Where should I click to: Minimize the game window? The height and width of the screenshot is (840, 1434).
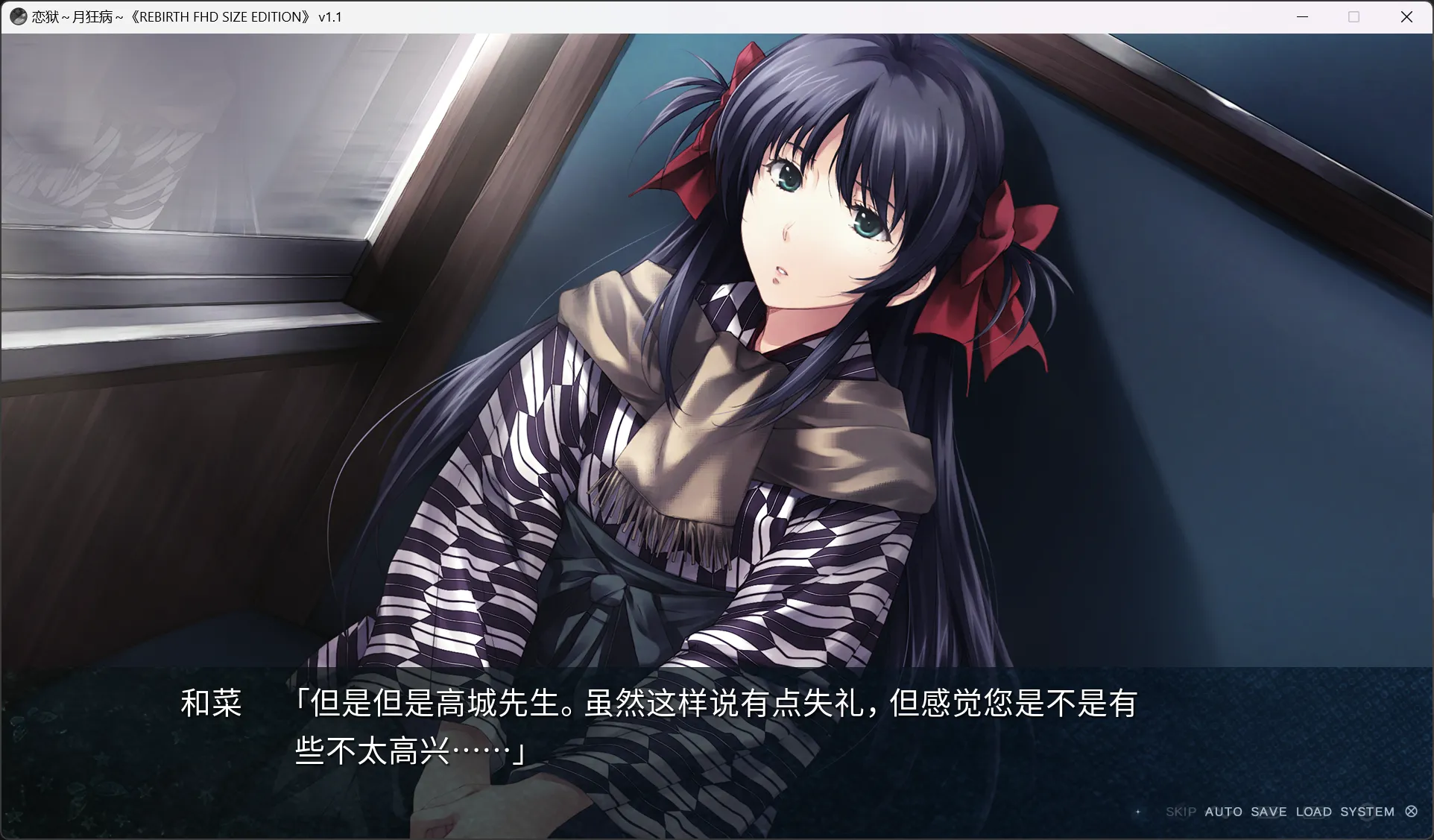coord(1302,16)
